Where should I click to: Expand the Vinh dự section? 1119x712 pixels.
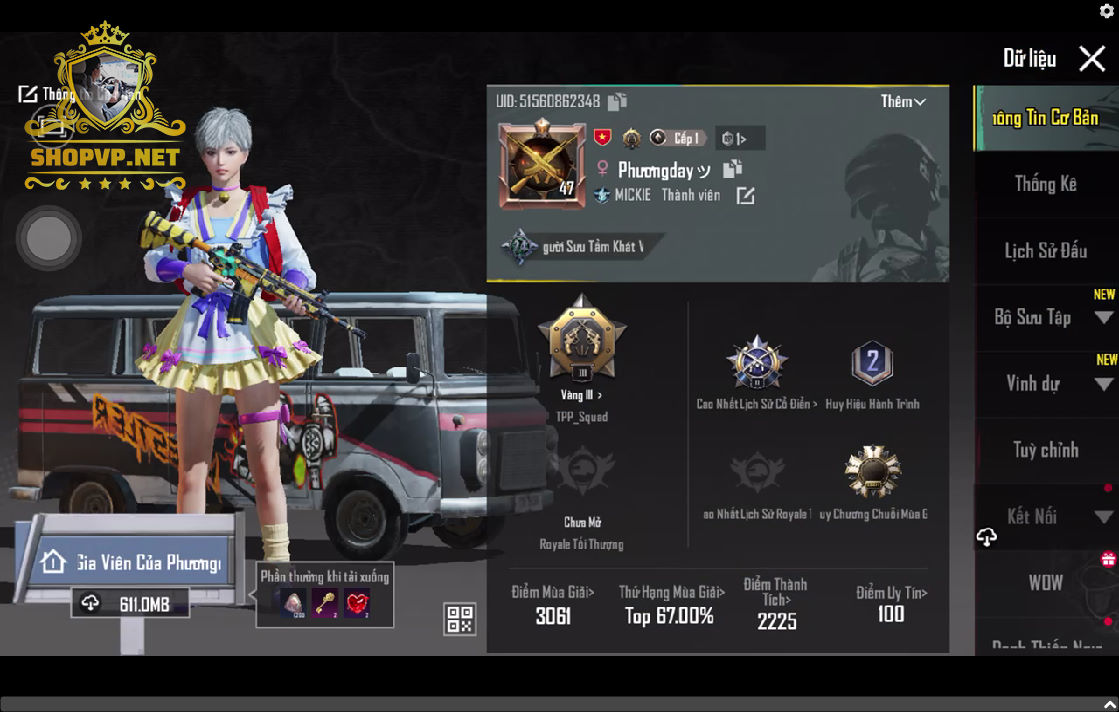(x=1103, y=384)
